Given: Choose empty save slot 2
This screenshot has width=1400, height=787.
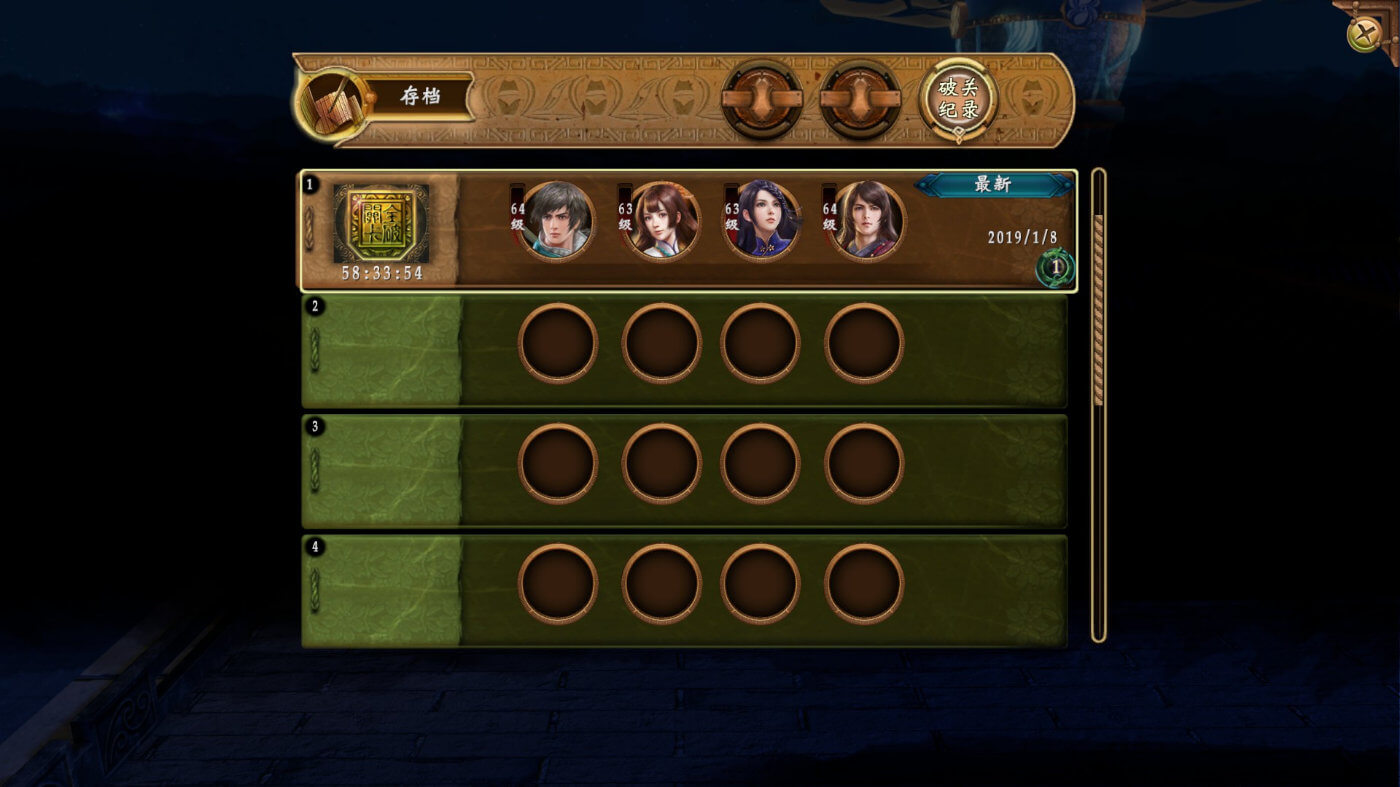Looking at the screenshot, I should pyautogui.click(x=684, y=350).
